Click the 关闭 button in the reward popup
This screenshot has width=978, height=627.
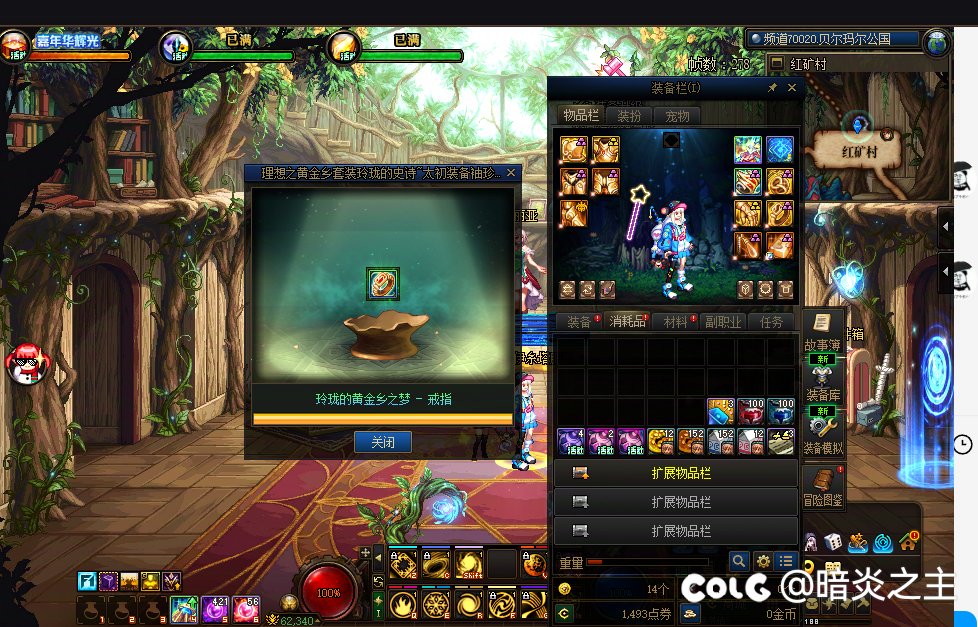click(382, 442)
